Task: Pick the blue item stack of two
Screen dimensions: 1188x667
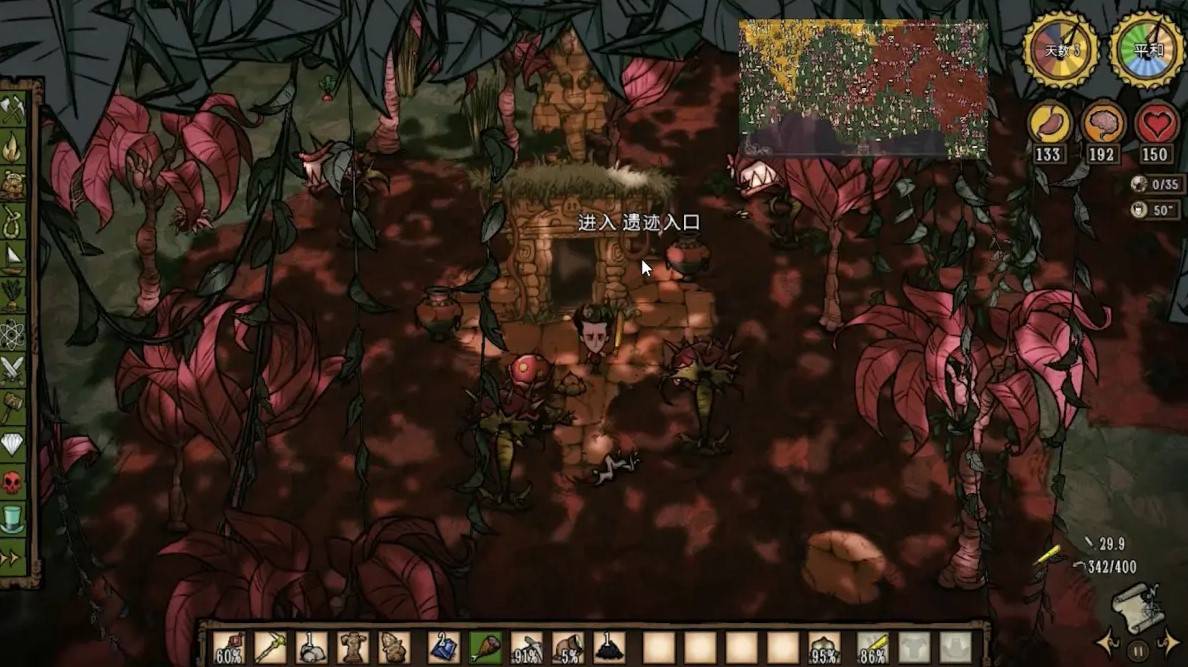Action: 442,647
